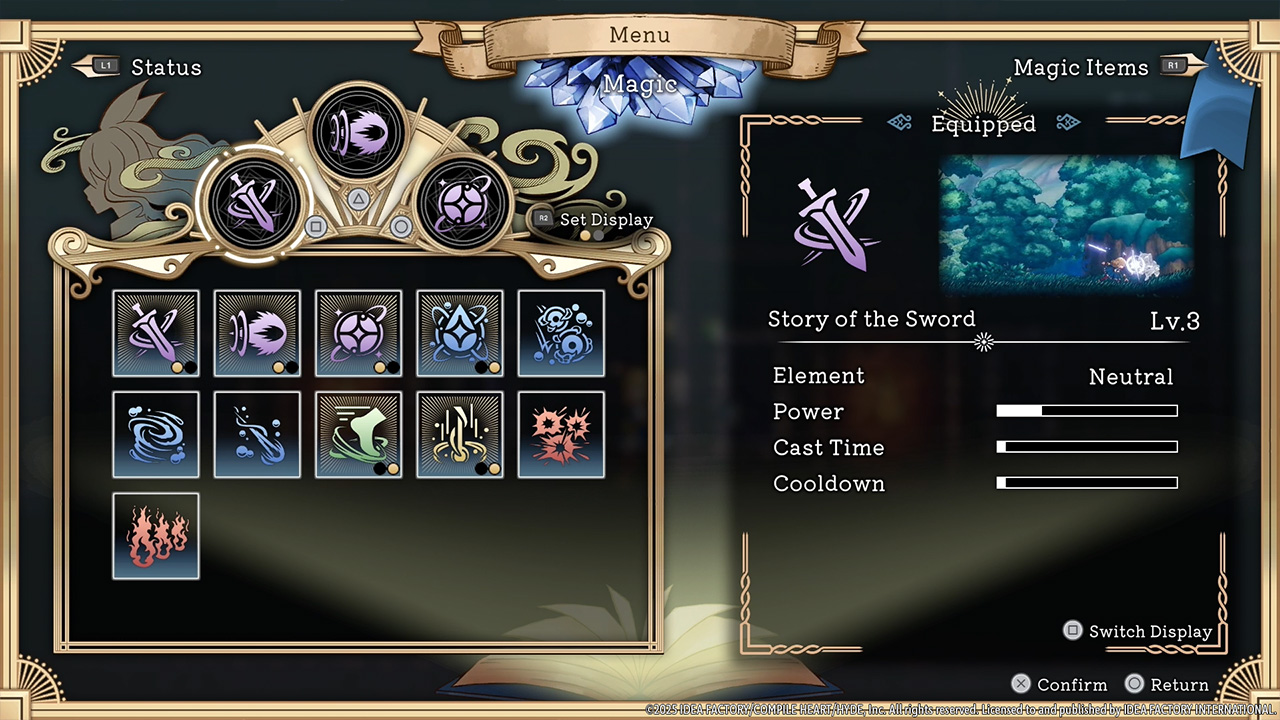Select the red flames spell tile

click(156, 536)
